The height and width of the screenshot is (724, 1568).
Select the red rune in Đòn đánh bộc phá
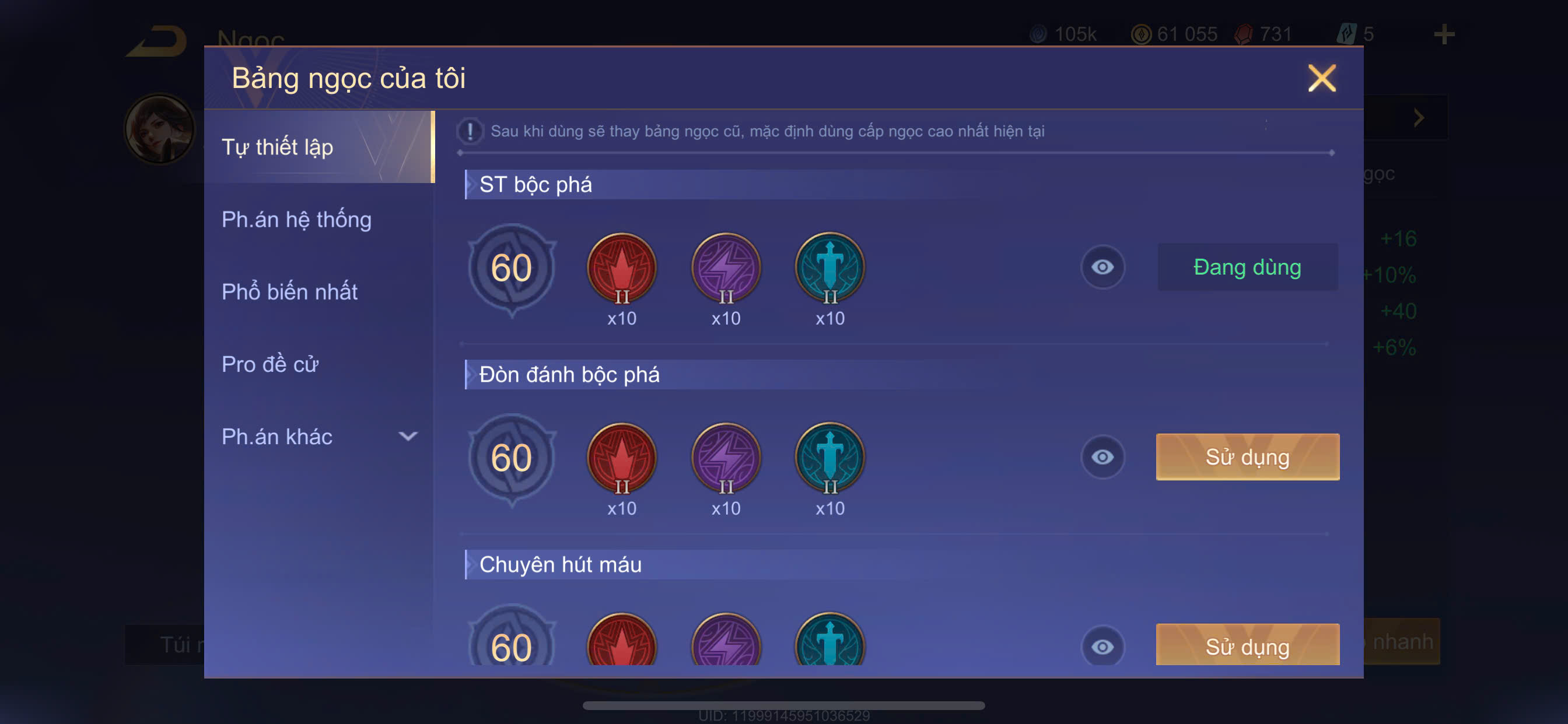click(621, 458)
